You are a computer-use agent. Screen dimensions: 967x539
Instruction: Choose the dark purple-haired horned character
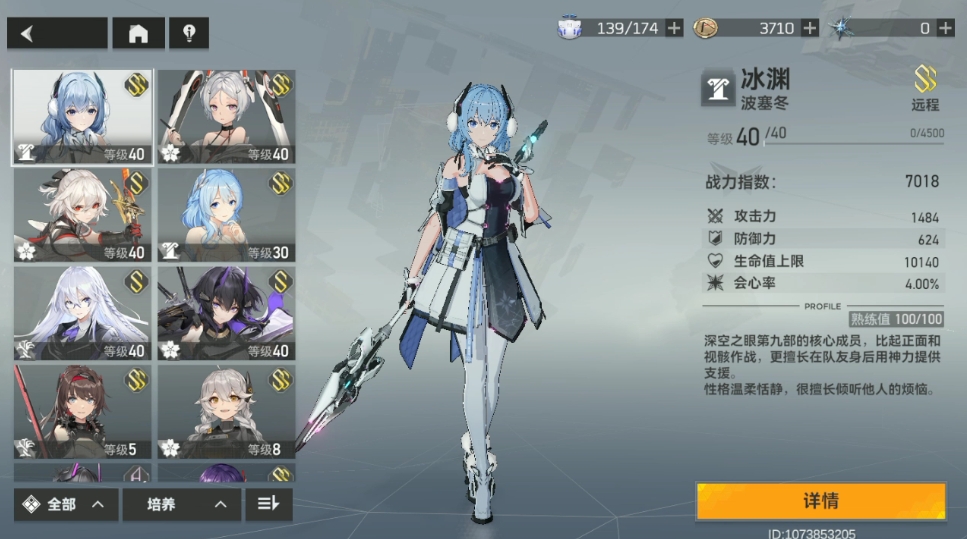pyautogui.click(x=226, y=313)
